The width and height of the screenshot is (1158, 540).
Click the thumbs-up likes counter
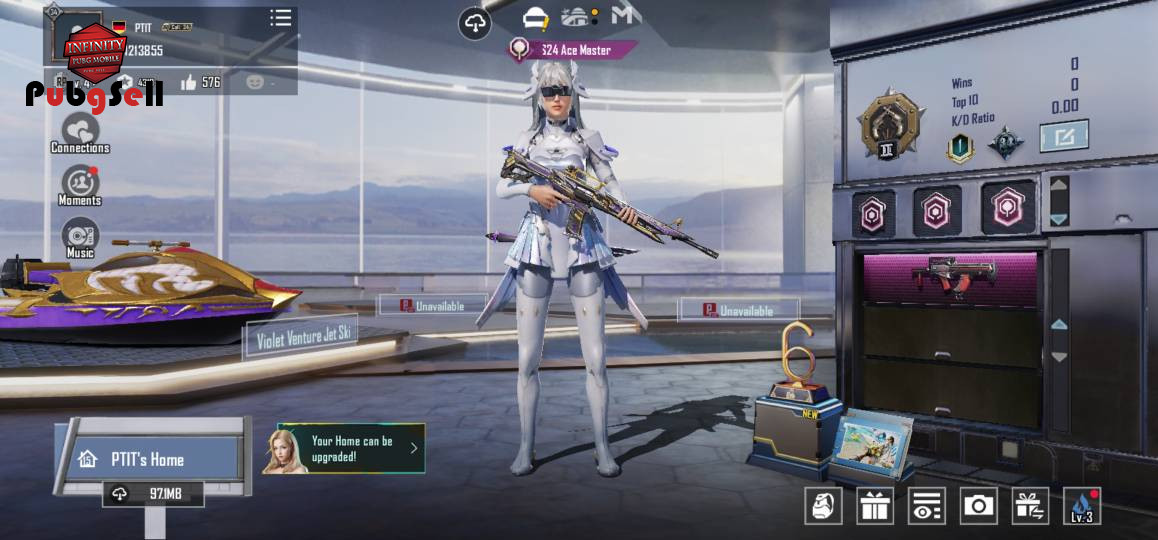click(200, 82)
